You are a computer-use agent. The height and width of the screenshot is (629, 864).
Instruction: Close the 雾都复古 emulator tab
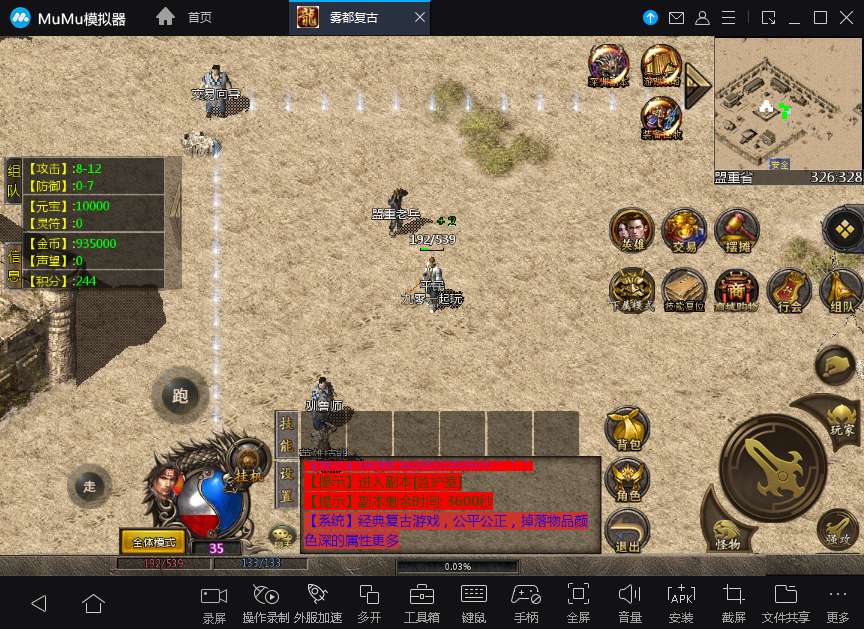(420, 17)
